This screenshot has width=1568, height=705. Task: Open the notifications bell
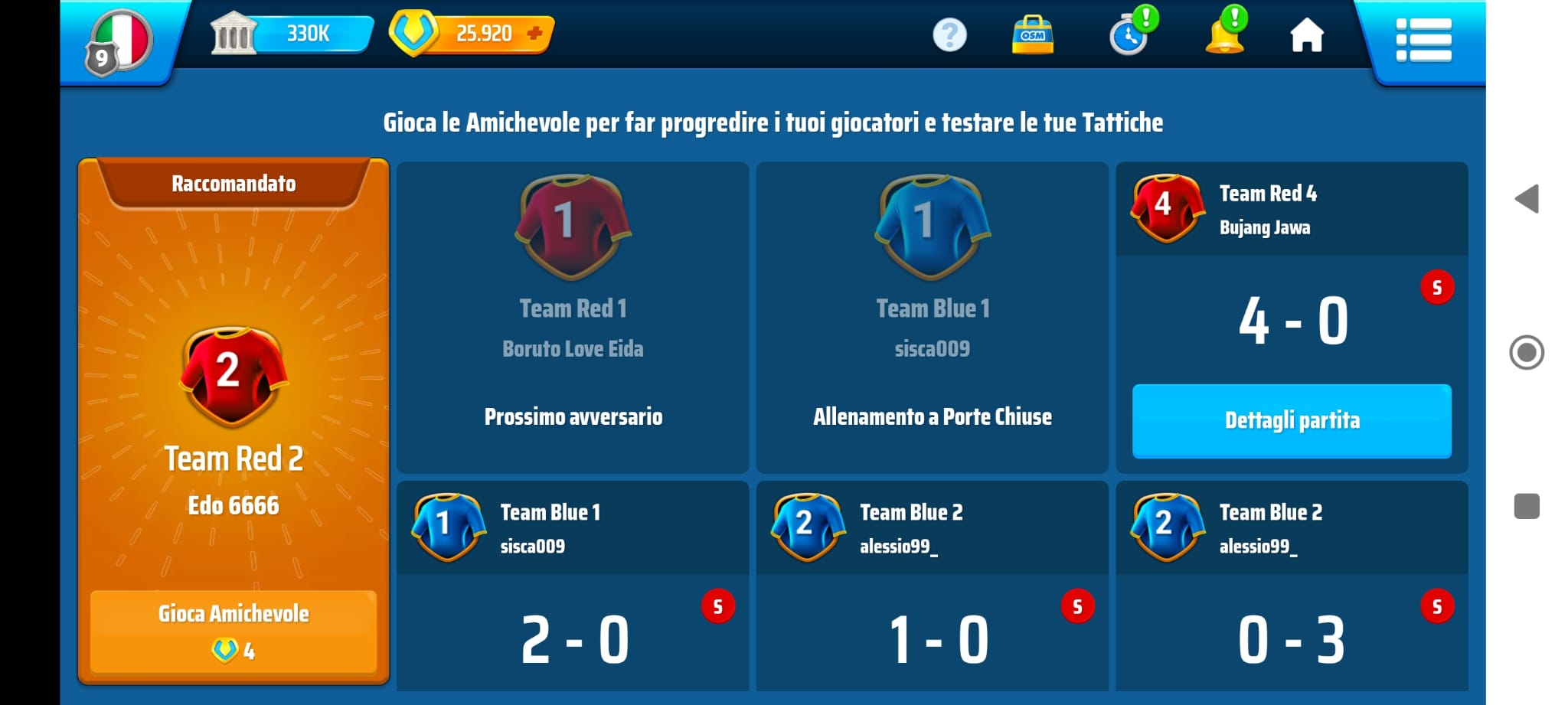[x=1224, y=35]
